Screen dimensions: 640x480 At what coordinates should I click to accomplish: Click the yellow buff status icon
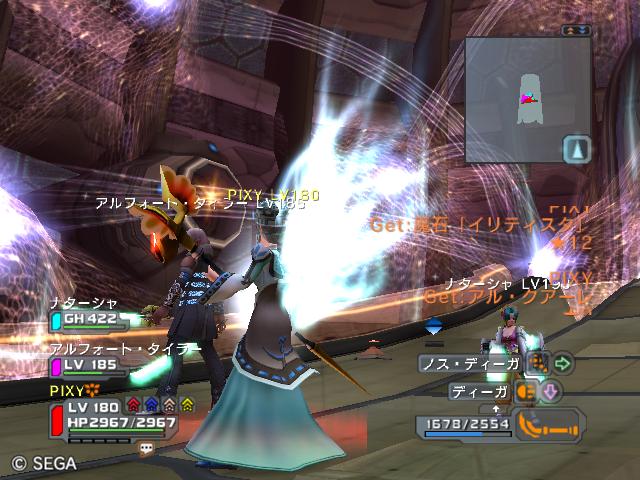point(187,405)
